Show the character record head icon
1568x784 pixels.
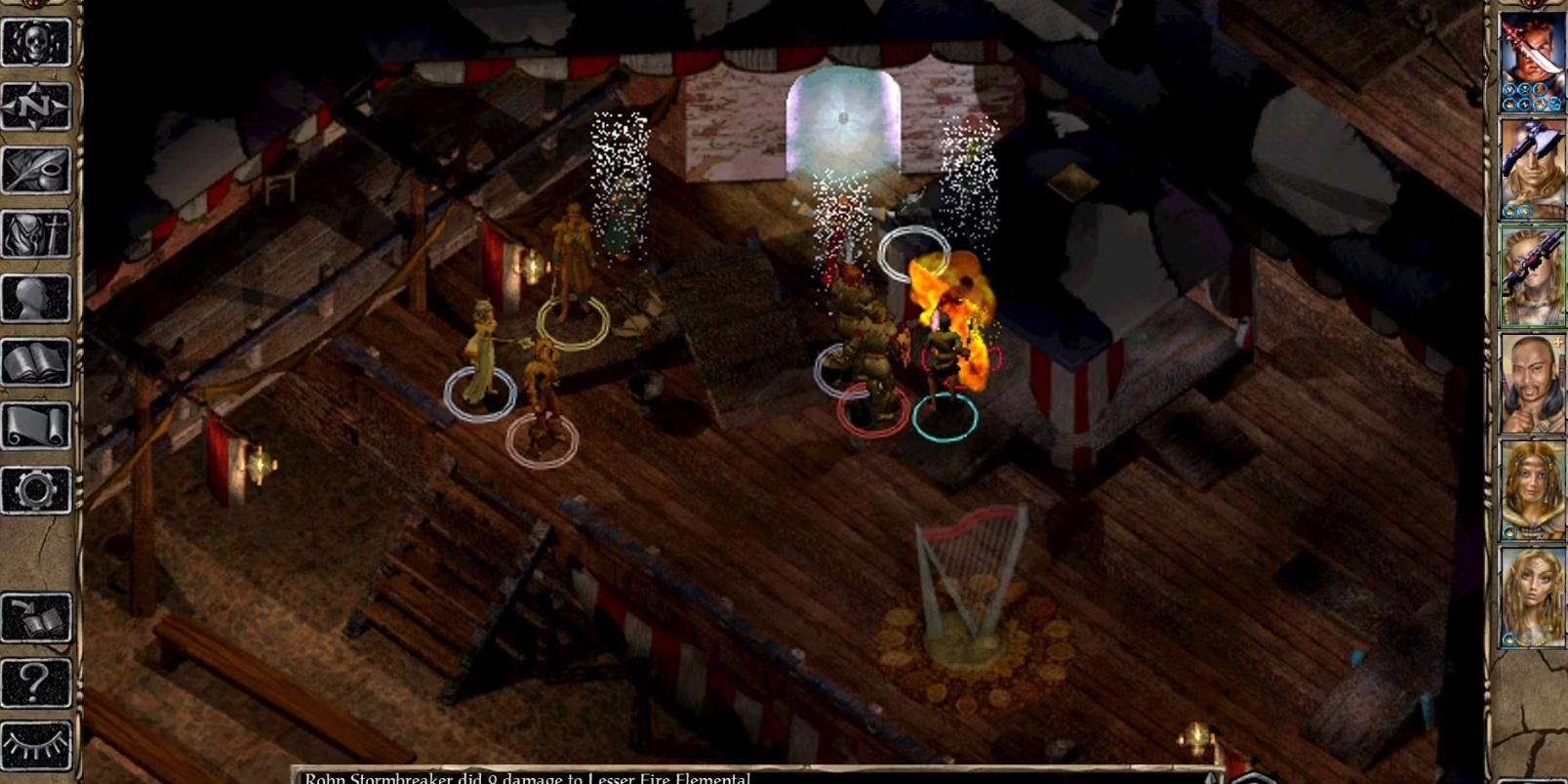(36, 298)
